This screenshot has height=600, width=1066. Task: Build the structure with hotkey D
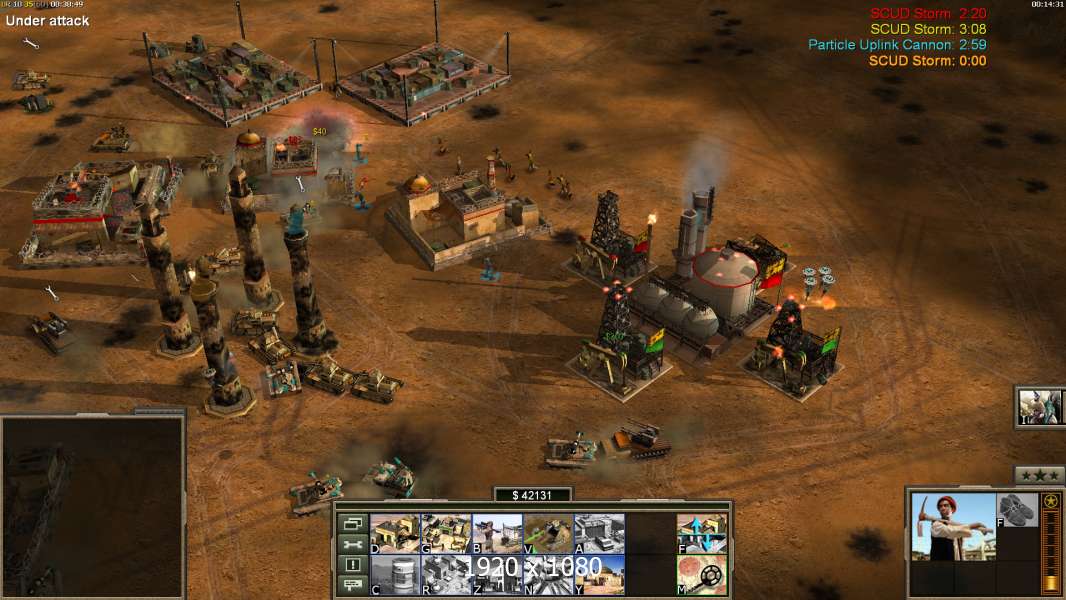coord(395,534)
